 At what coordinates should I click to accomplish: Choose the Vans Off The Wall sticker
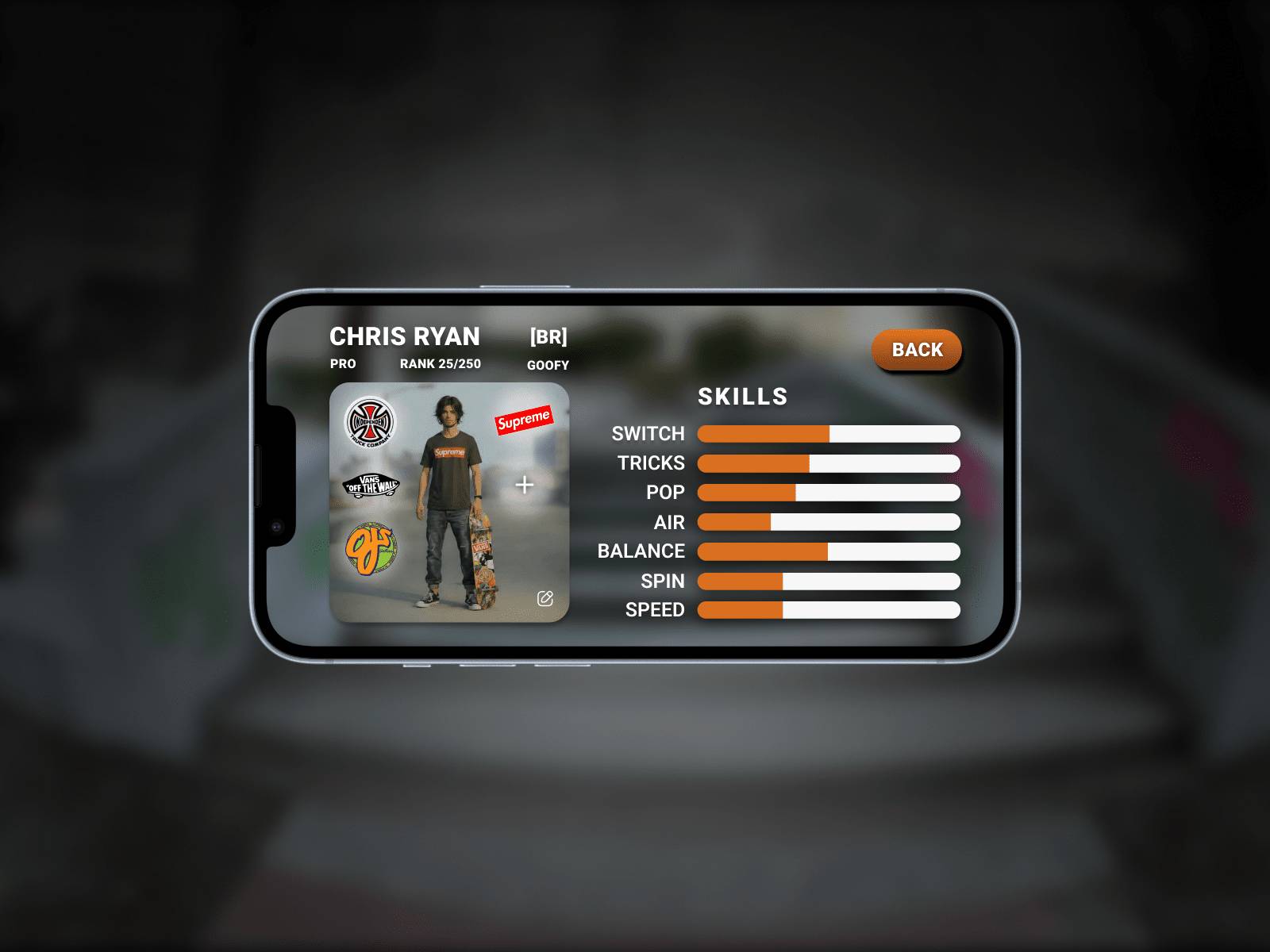click(x=370, y=485)
